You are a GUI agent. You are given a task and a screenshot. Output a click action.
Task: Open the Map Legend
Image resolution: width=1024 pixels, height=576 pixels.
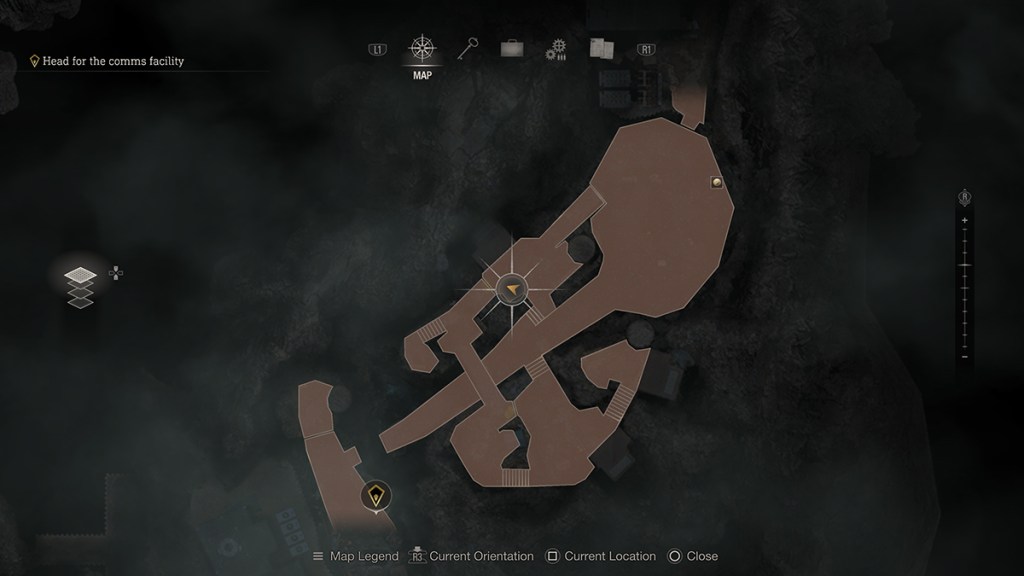355,556
